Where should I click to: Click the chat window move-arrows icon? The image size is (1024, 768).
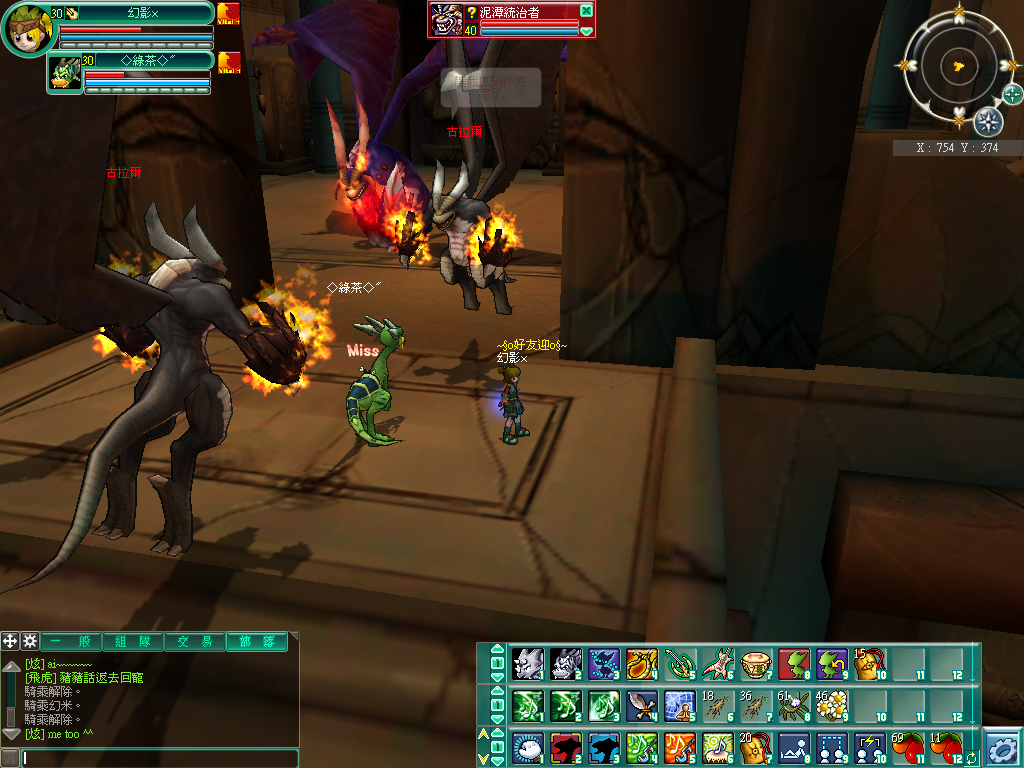[10, 641]
